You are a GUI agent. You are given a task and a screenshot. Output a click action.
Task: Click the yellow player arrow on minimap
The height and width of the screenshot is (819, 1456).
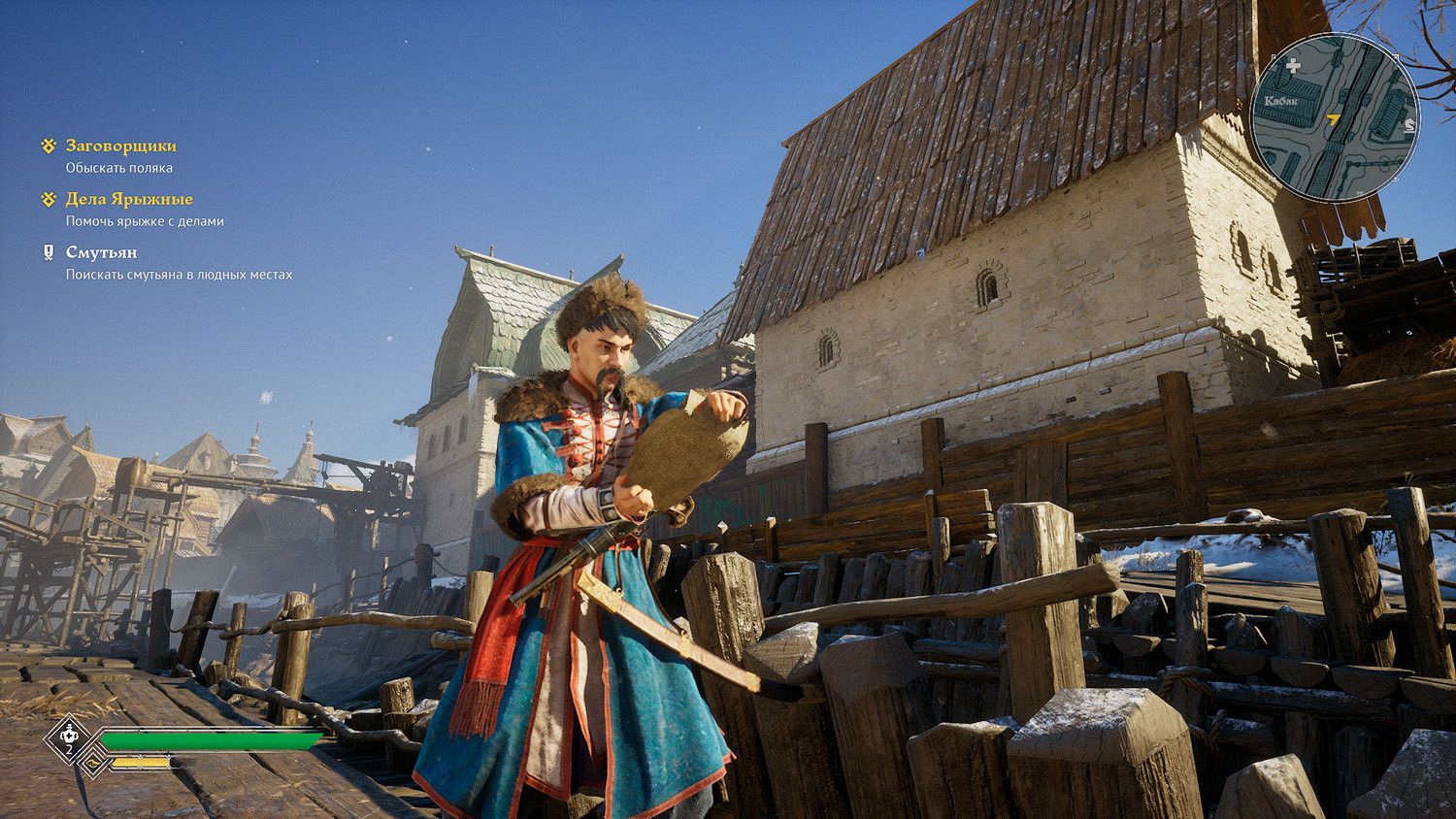point(1334,121)
